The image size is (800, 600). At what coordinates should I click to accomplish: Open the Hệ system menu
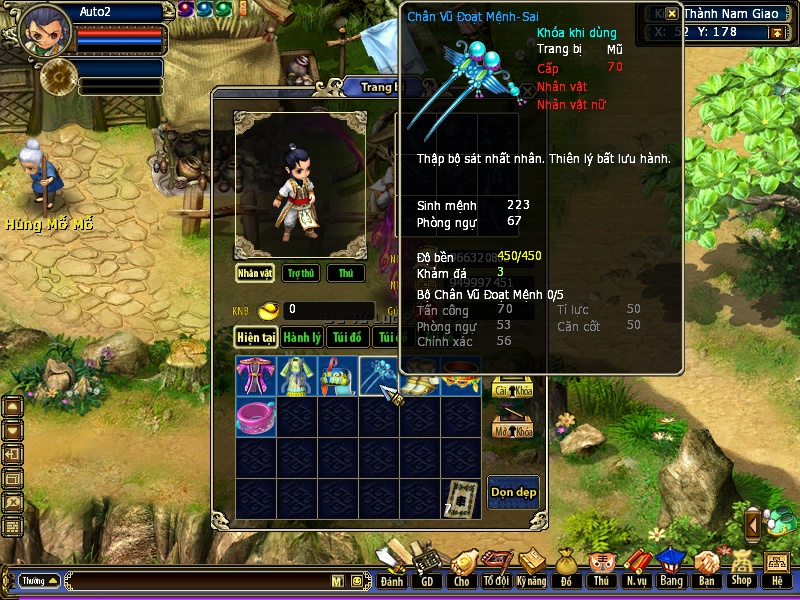point(776,570)
